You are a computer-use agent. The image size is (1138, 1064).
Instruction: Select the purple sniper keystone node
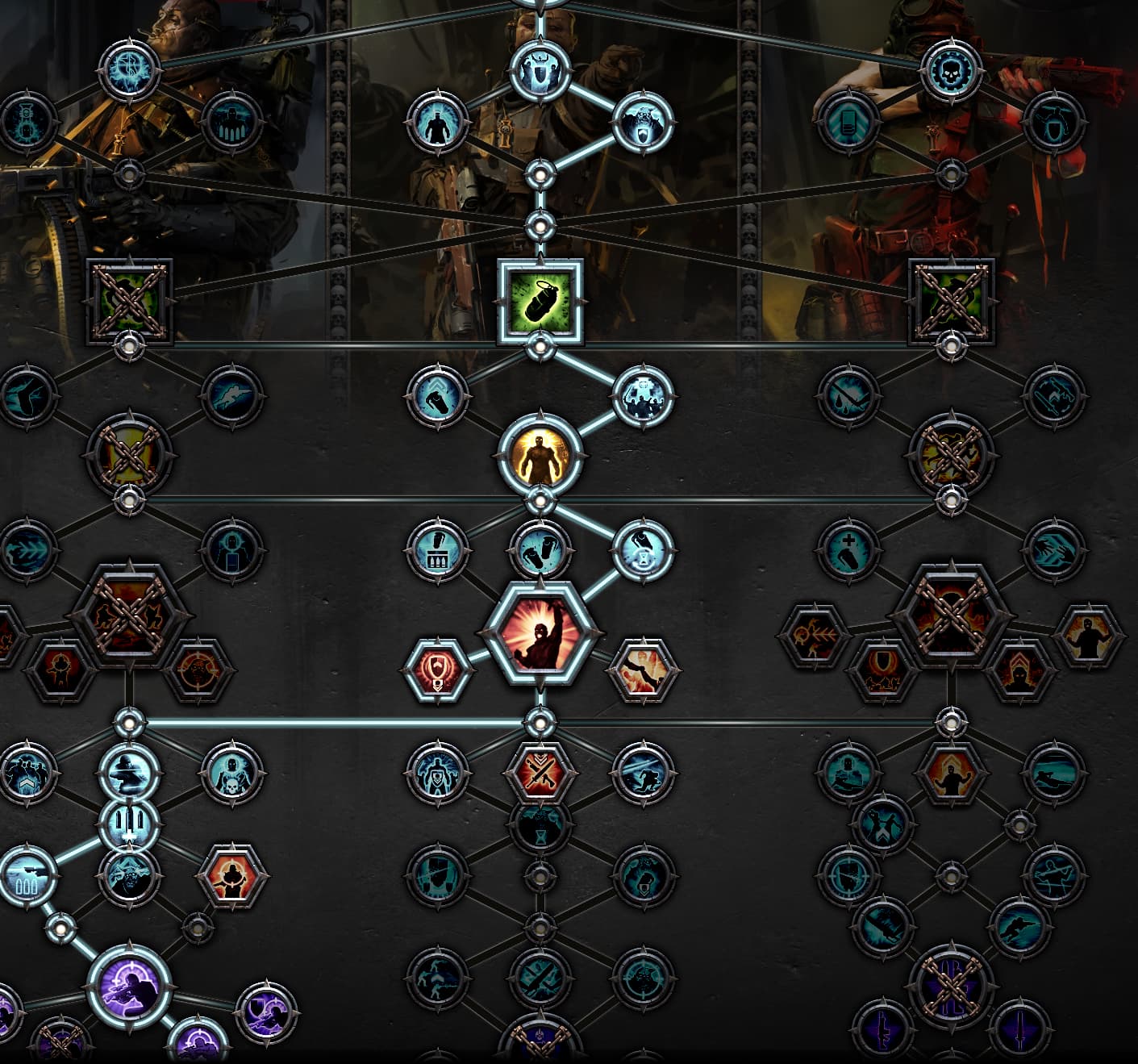129,986
